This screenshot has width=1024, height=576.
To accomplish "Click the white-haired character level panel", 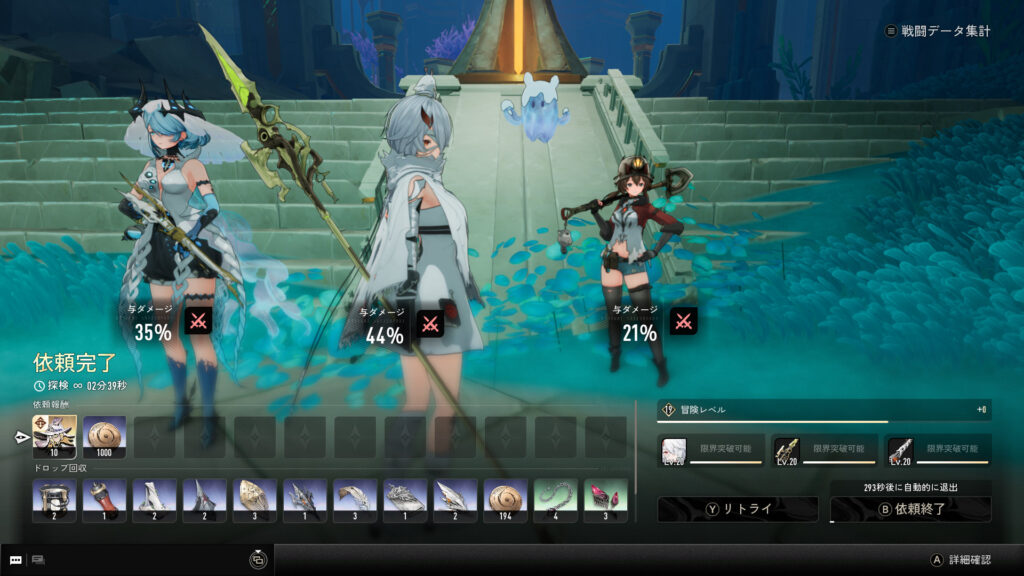I will [712, 451].
